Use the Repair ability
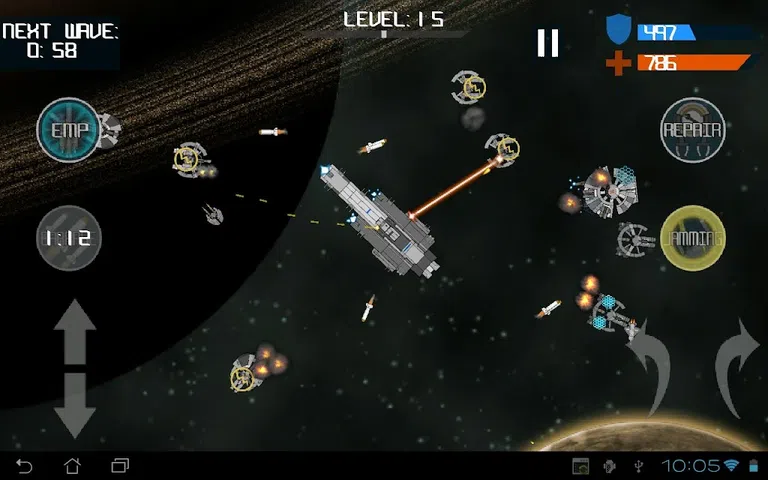This screenshot has width=768, height=480. coord(693,130)
